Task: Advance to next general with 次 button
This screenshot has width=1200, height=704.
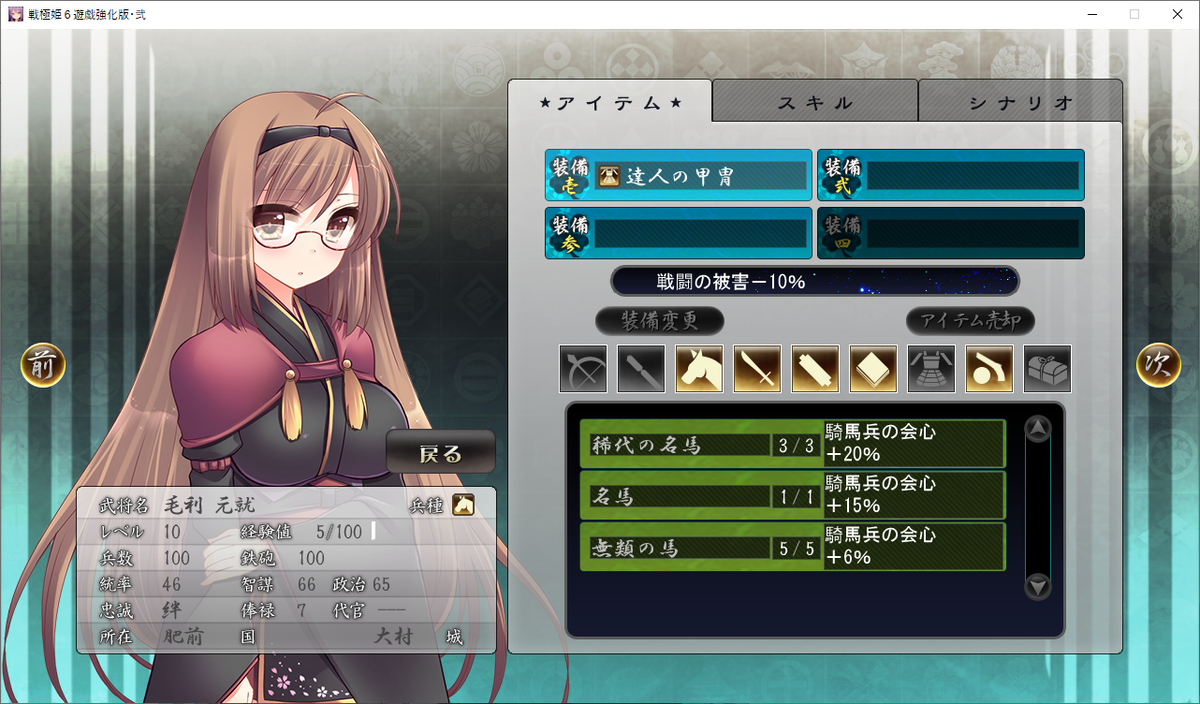Action: tap(1158, 366)
